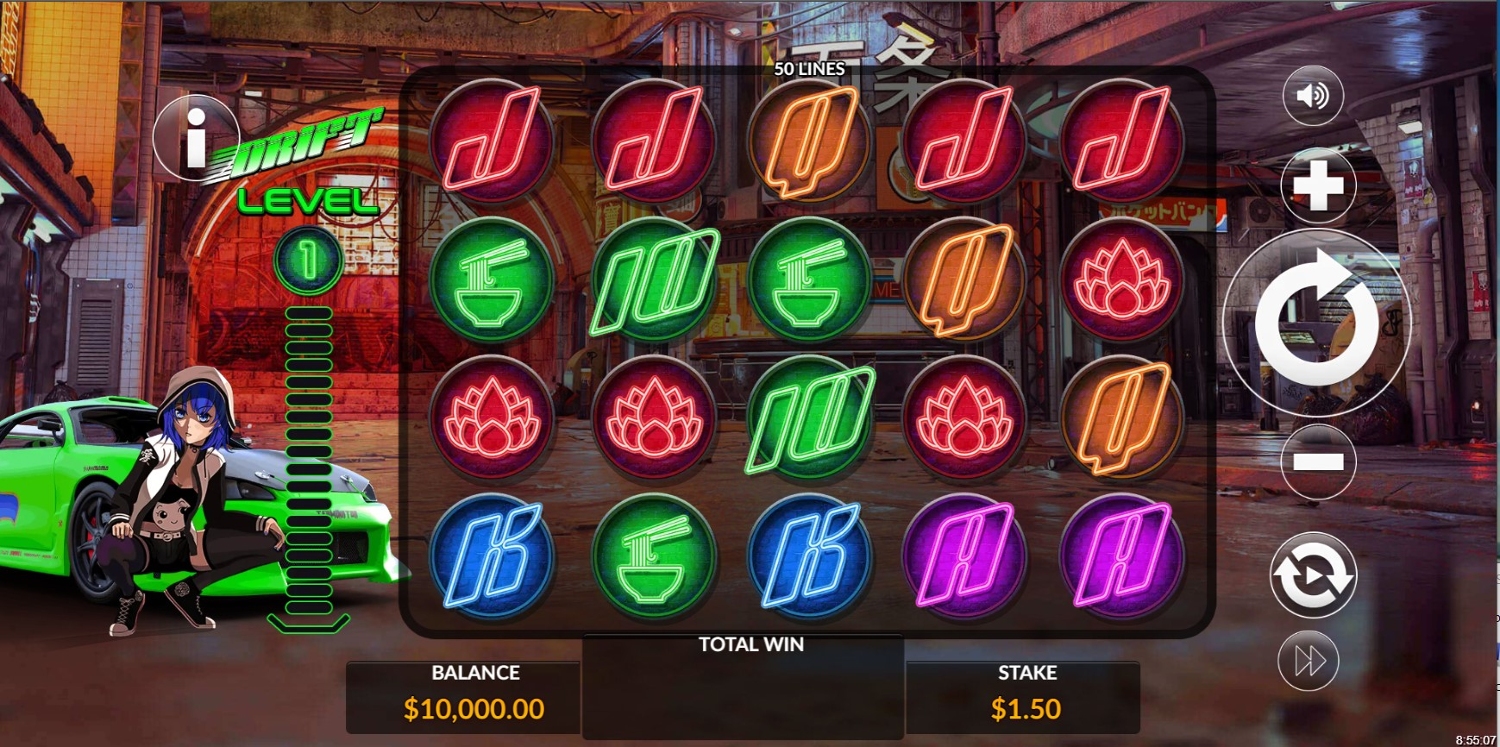Enable the fast-forward turbo button
Viewport: 1500px width, 747px height.
[1309, 661]
